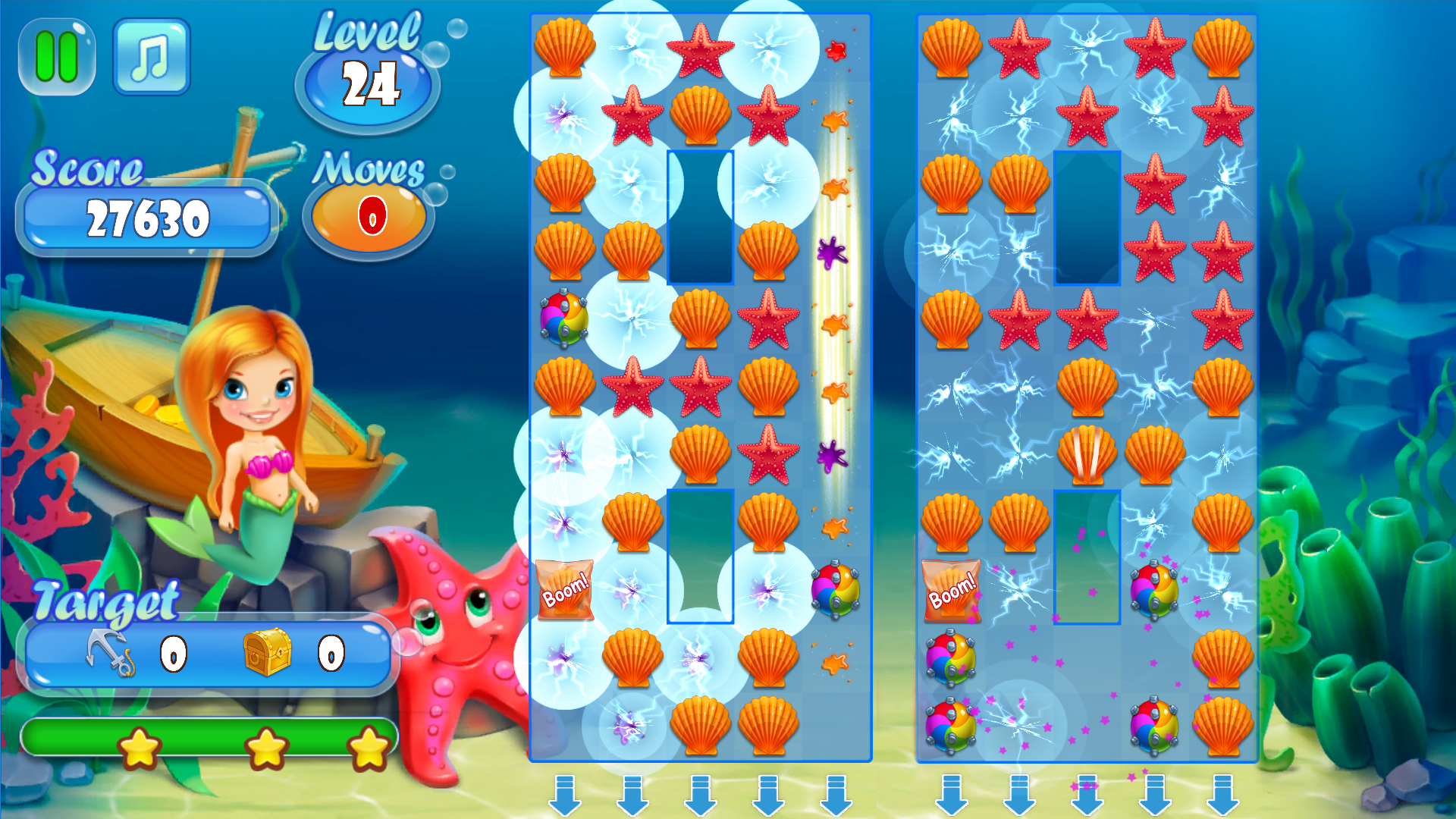The height and width of the screenshot is (819, 1456).
Task: Pause the game
Action: tap(57, 57)
